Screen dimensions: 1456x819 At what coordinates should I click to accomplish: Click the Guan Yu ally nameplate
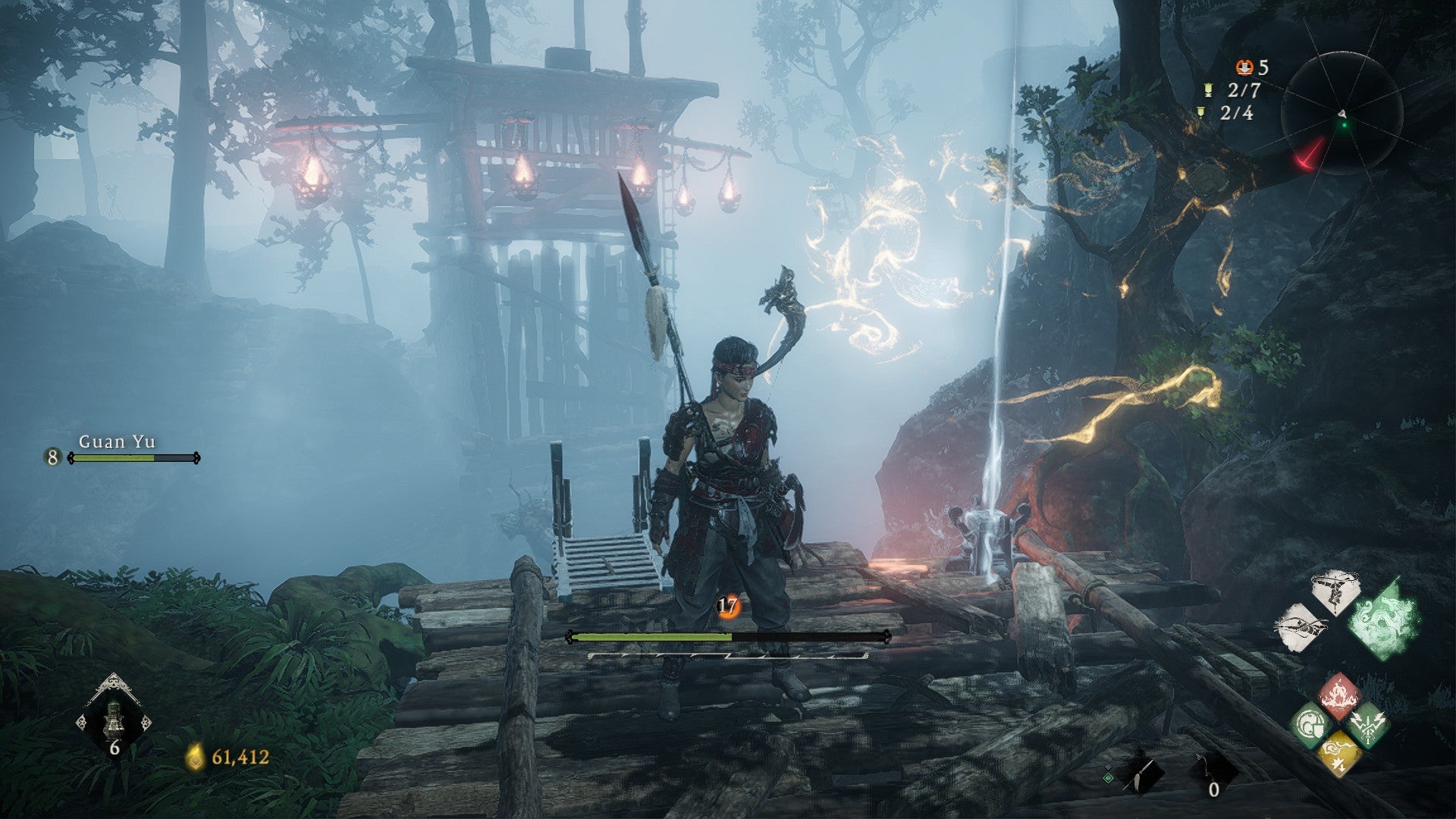click(117, 442)
